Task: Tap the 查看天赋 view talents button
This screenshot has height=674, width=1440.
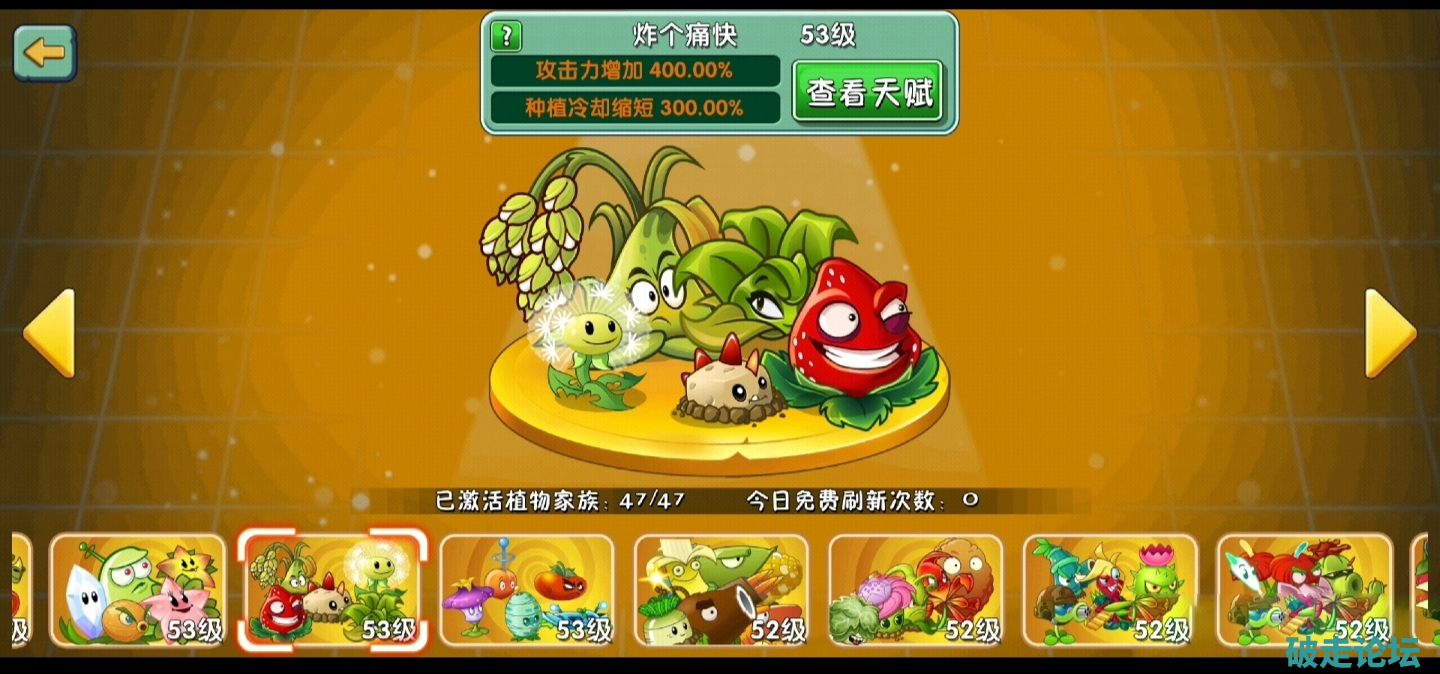Action: tap(868, 92)
